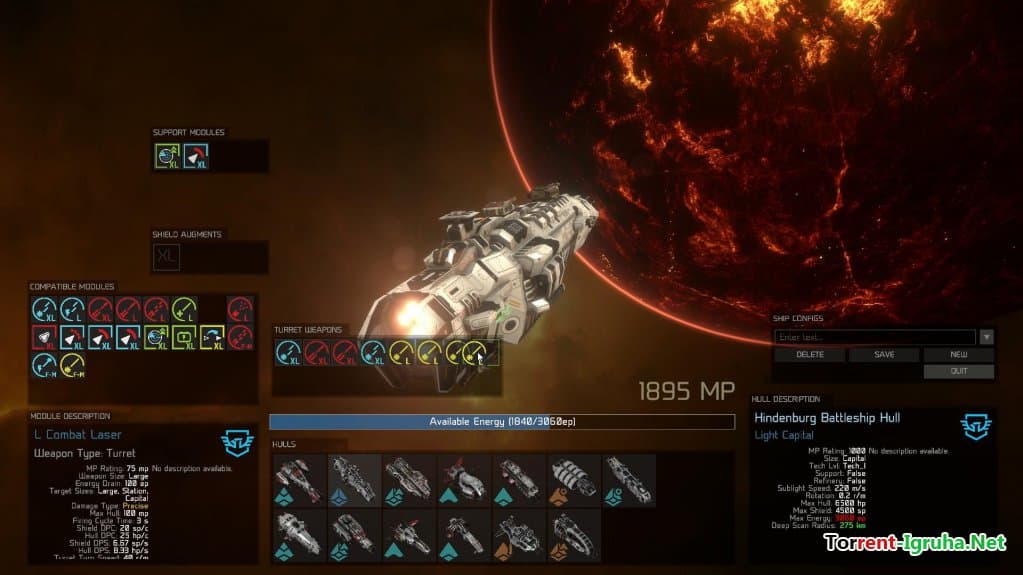
Task: Select the empty XL shield augment slot
Action: click(x=167, y=257)
